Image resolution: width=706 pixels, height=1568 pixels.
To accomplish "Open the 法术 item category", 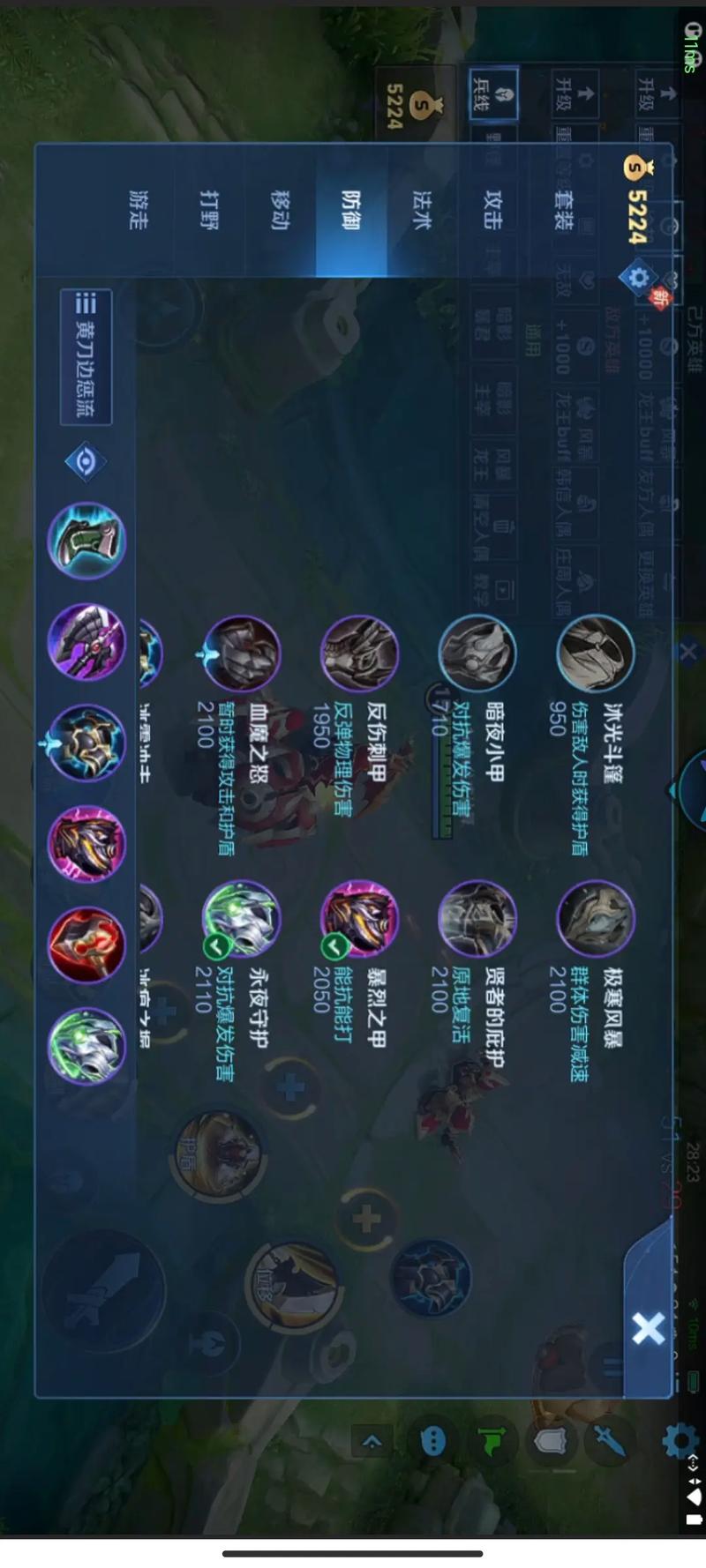I will click(422, 210).
